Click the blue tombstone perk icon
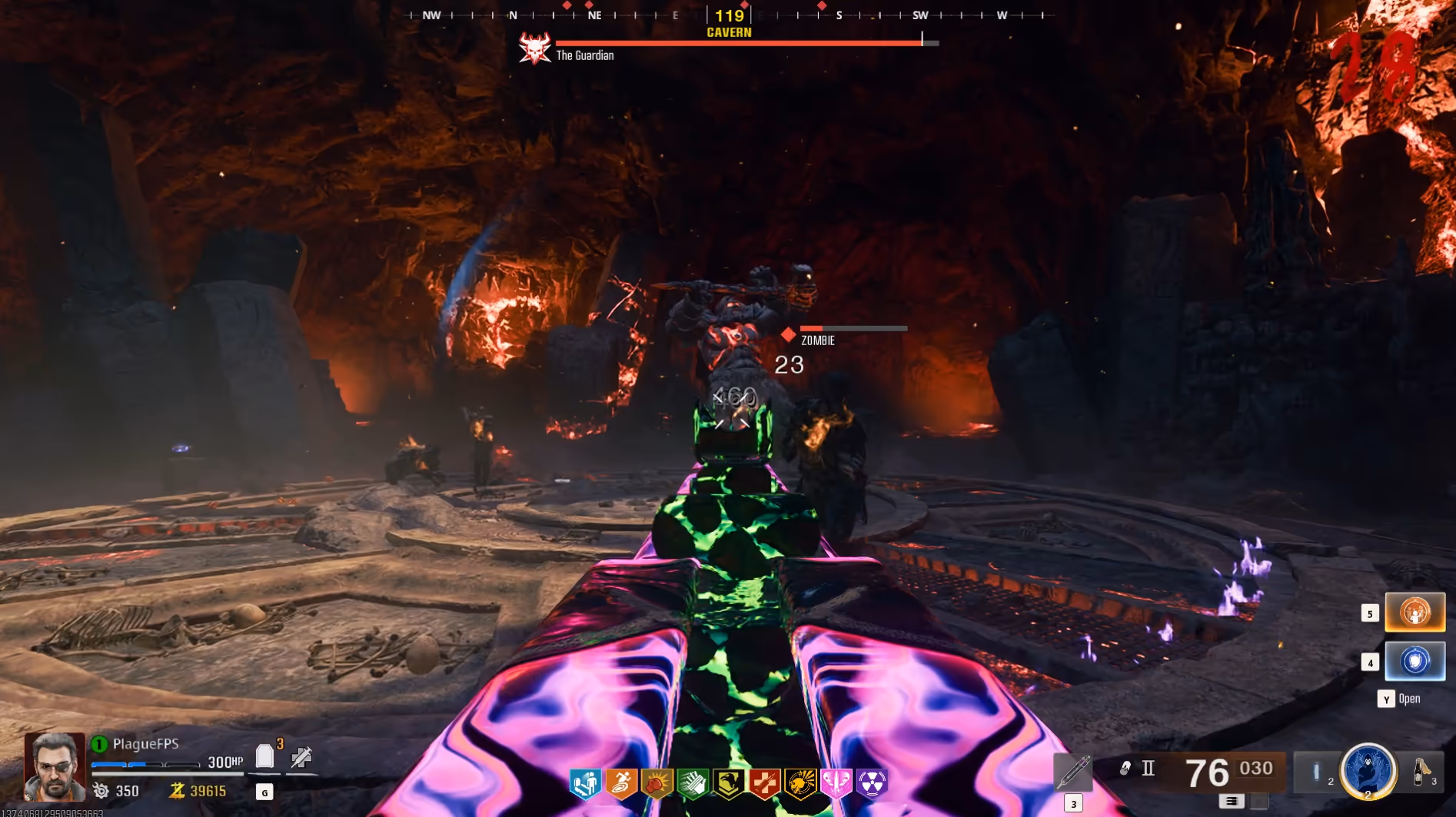1456x817 pixels. [585, 783]
